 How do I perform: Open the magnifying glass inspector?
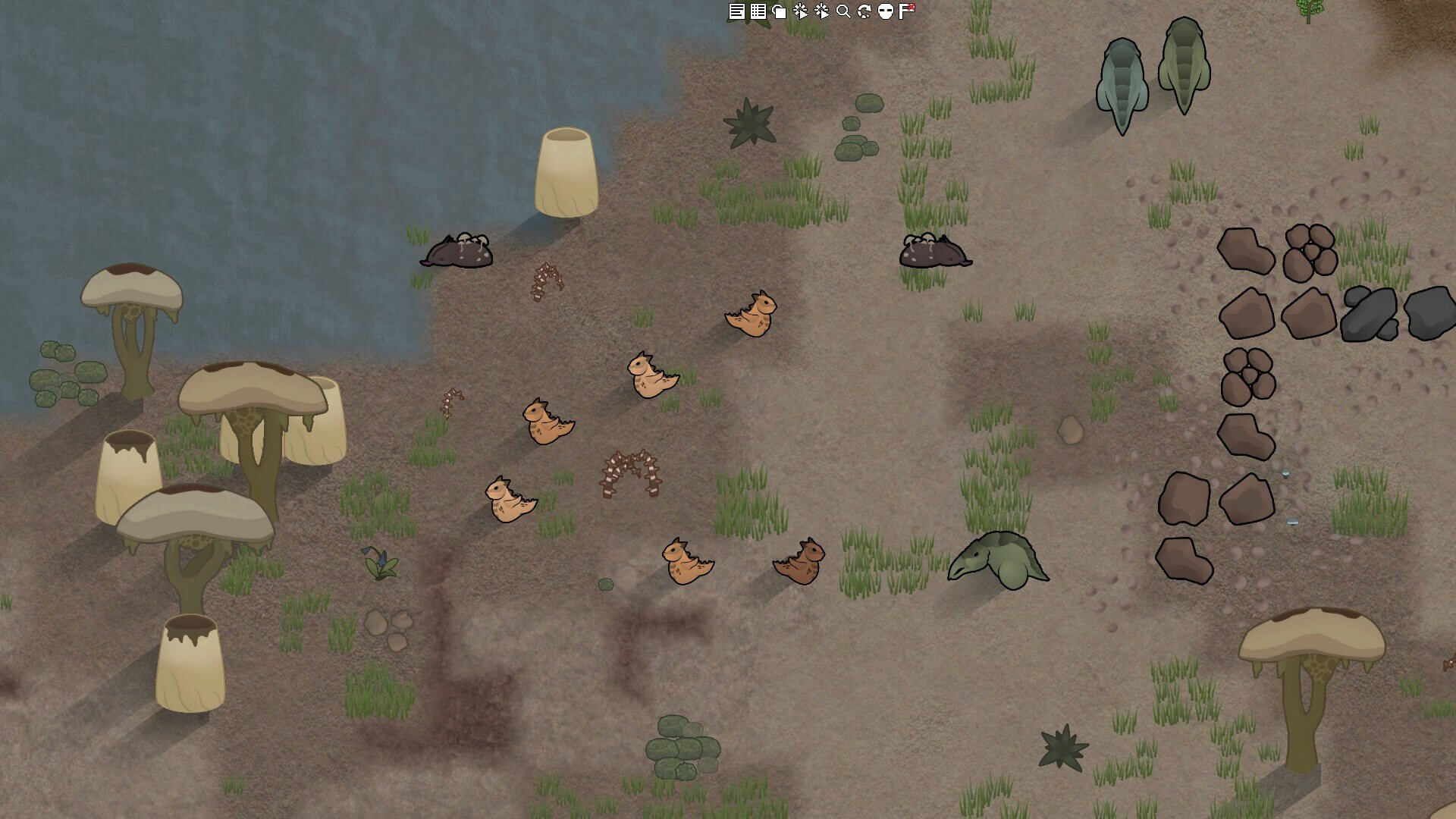point(843,11)
